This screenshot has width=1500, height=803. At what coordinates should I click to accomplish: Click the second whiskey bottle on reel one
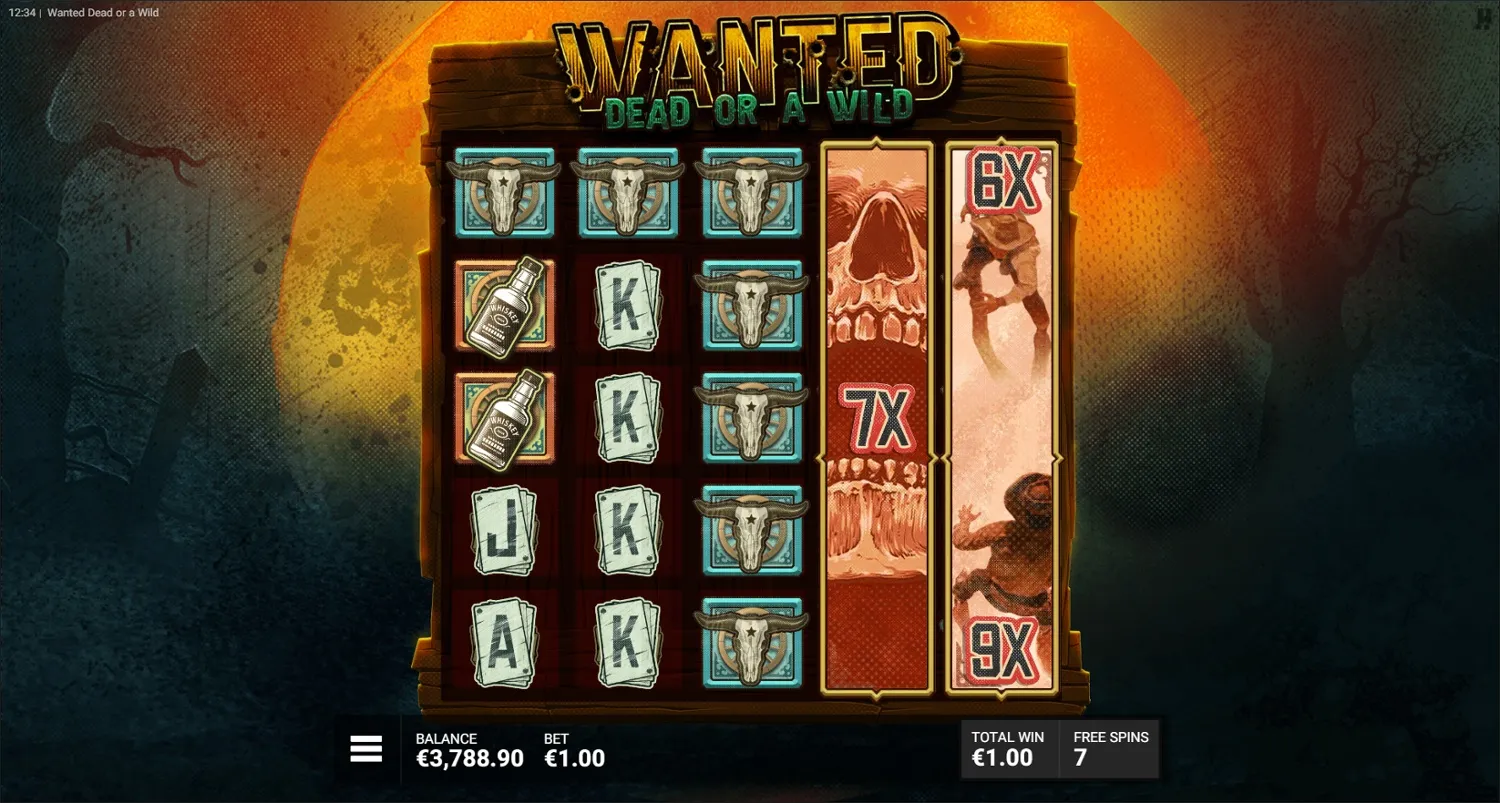point(504,420)
